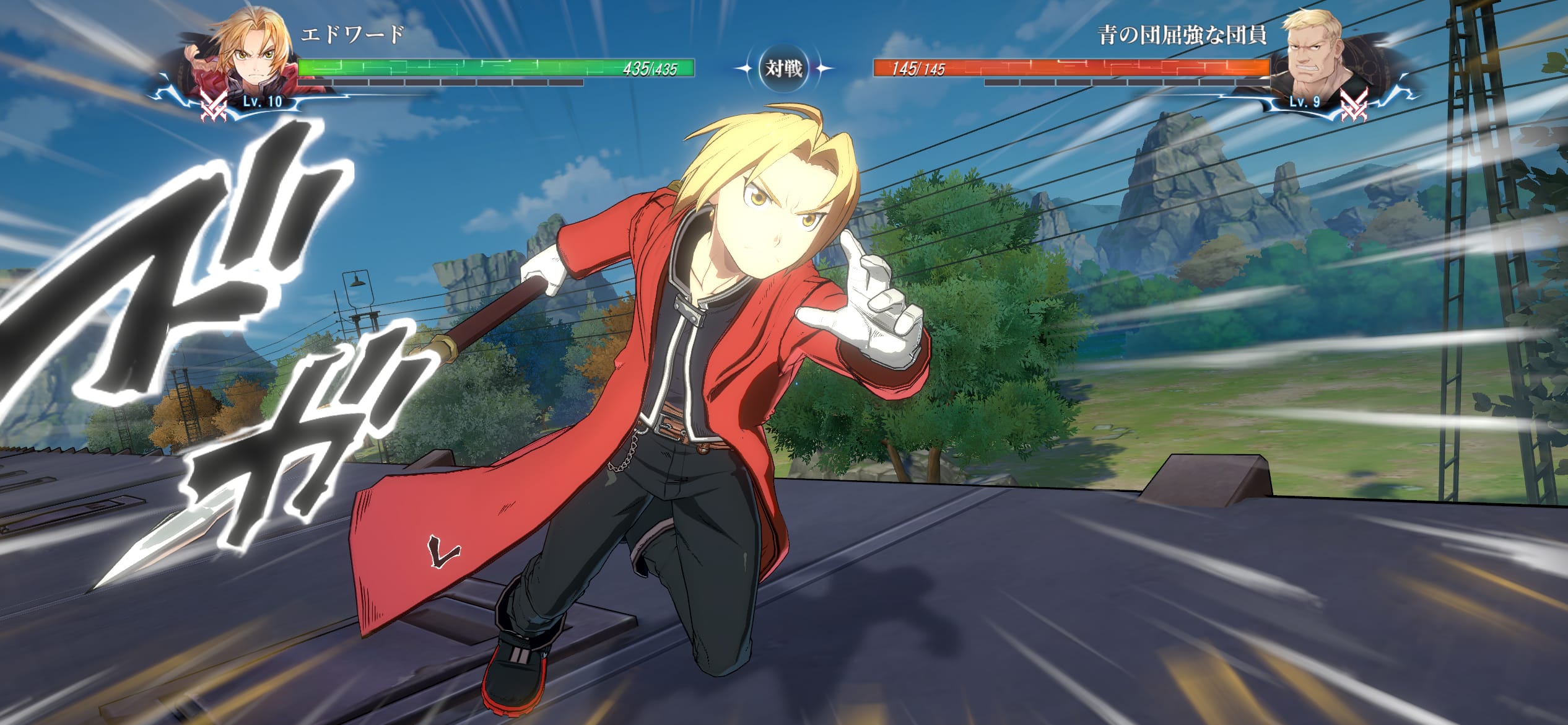The image size is (1568, 725).
Task: Tap the attribute emblem beside Lv. 9
Action: (x=1352, y=103)
